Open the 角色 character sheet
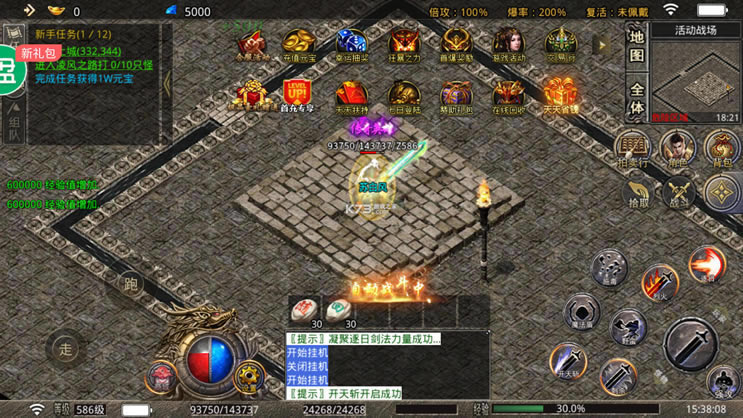Image resolution: width=743 pixels, height=418 pixels. click(679, 148)
